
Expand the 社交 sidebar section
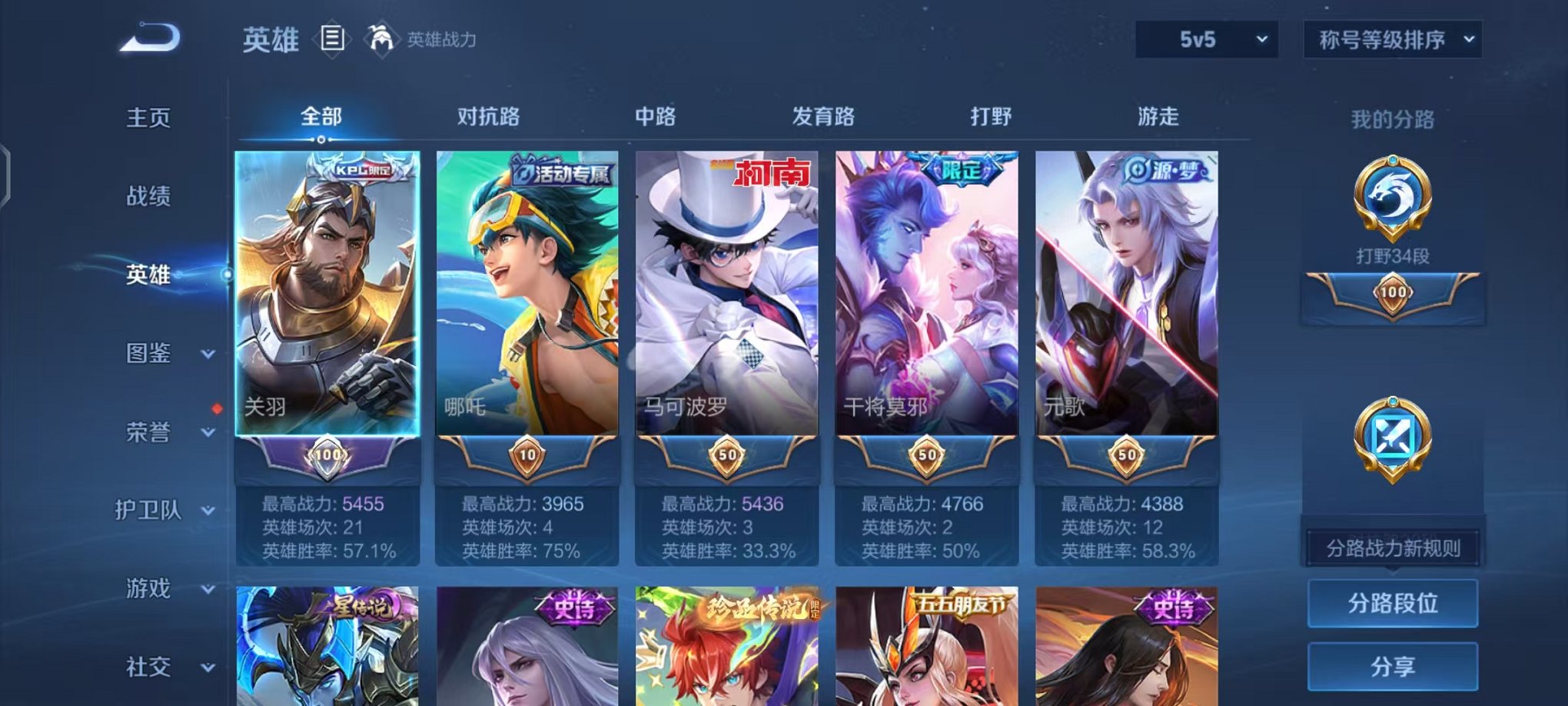point(158,666)
